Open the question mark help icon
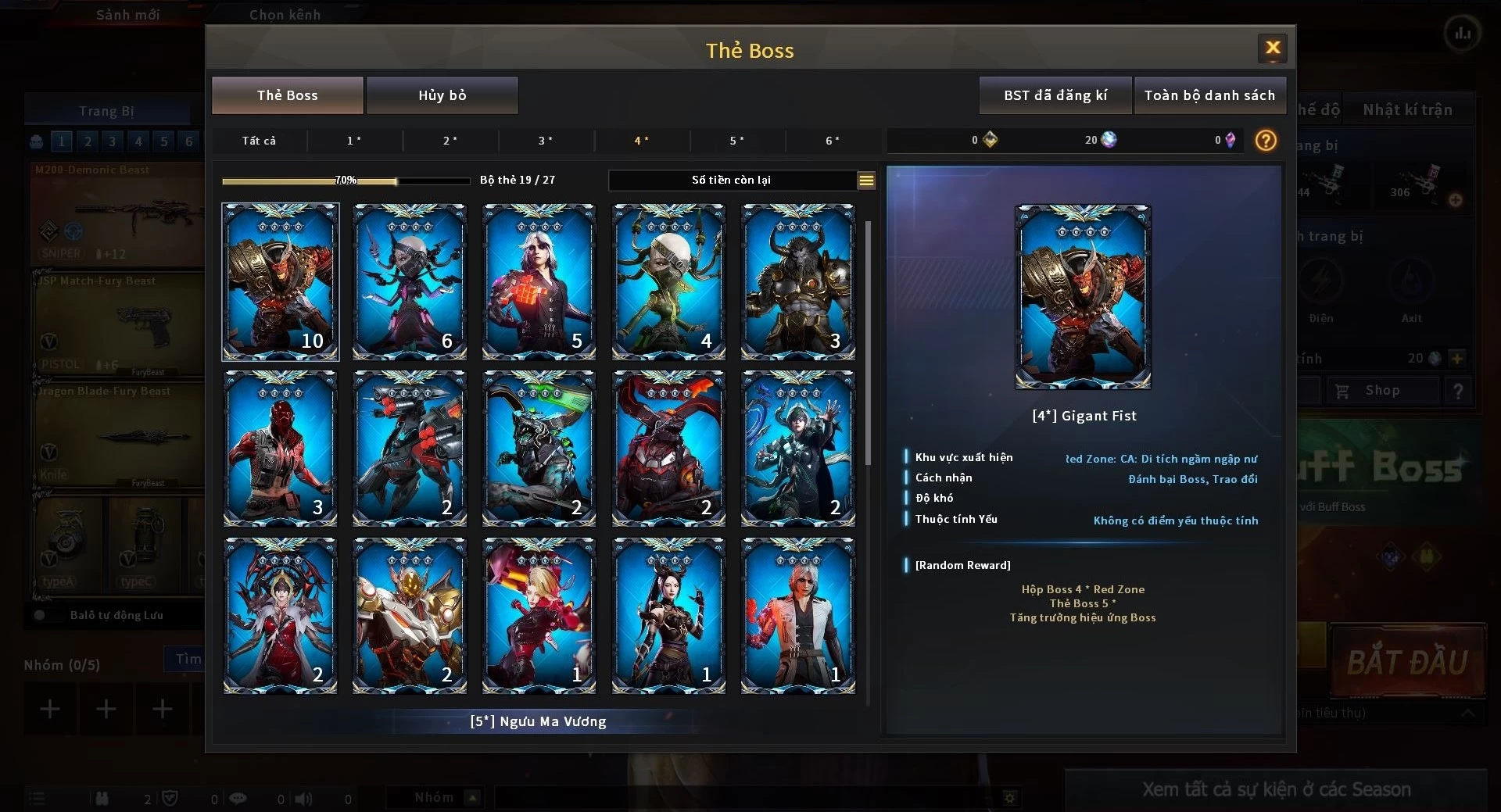This screenshot has height=812, width=1501. click(1266, 141)
